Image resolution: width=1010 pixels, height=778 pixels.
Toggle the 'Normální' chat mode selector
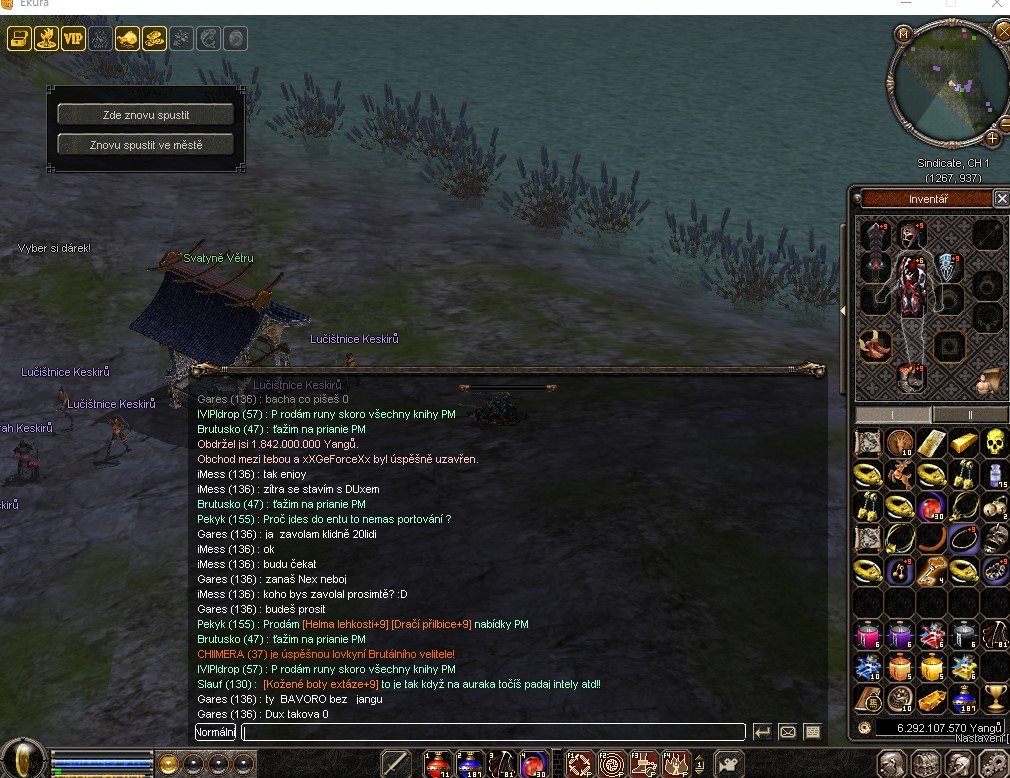pyautogui.click(x=215, y=732)
